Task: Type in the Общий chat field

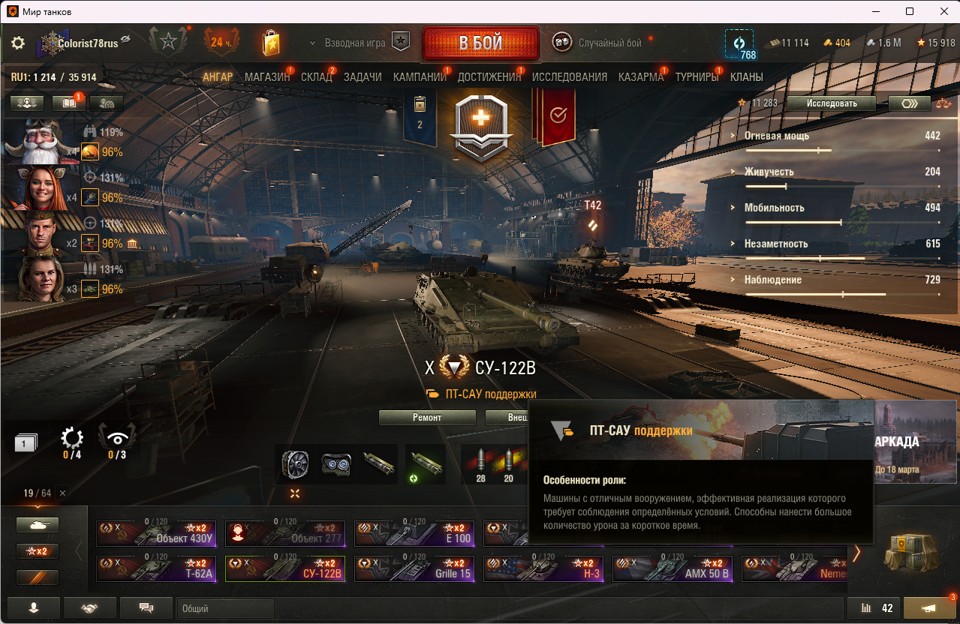Action: [x=225, y=608]
